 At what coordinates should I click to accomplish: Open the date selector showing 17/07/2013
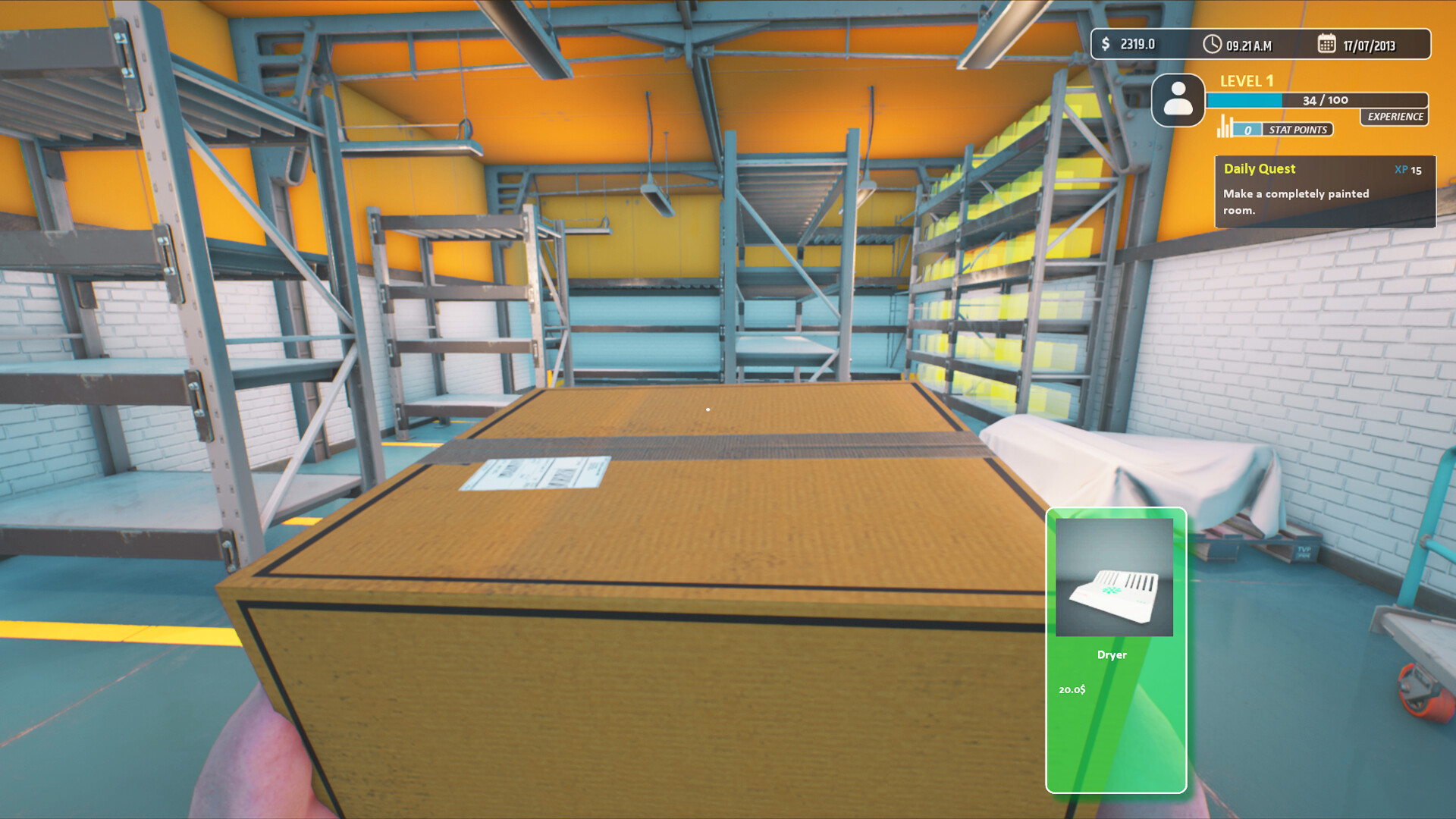1371,44
